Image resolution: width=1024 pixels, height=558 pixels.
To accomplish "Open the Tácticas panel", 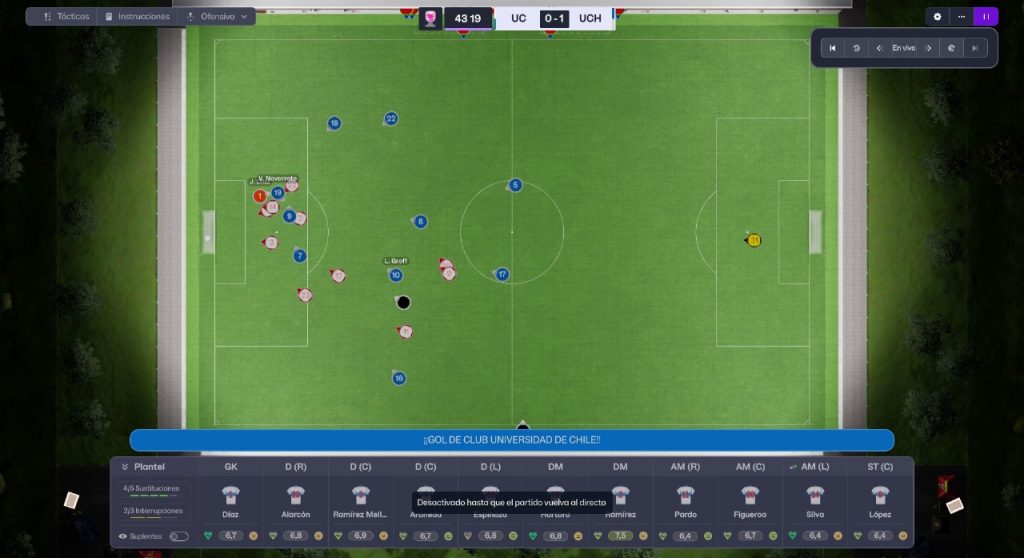I will pos(67,17).
